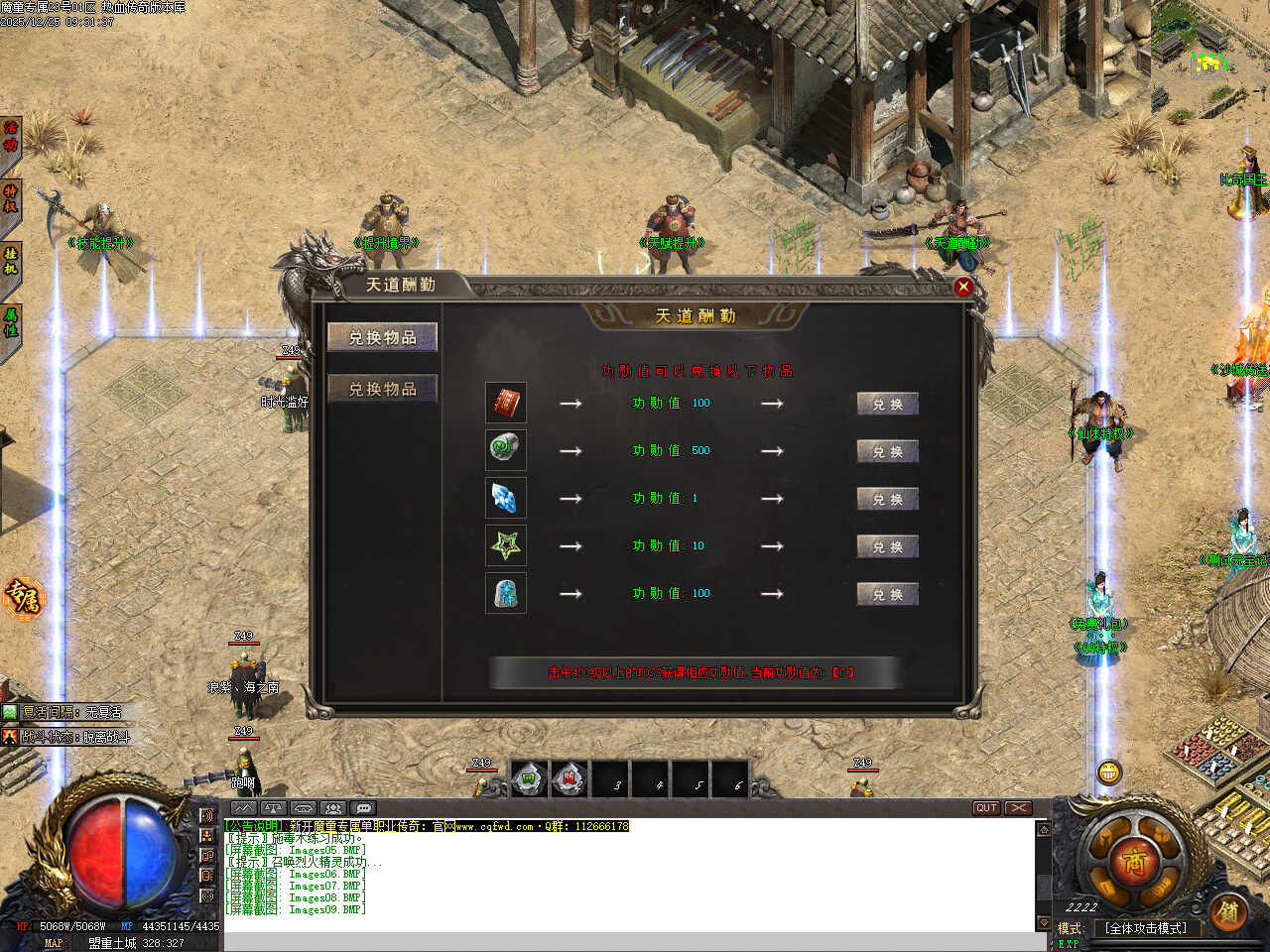Open the smiley face emoji icon
This screenshot has height=952, width=1270.
(x=1108, y=772)
